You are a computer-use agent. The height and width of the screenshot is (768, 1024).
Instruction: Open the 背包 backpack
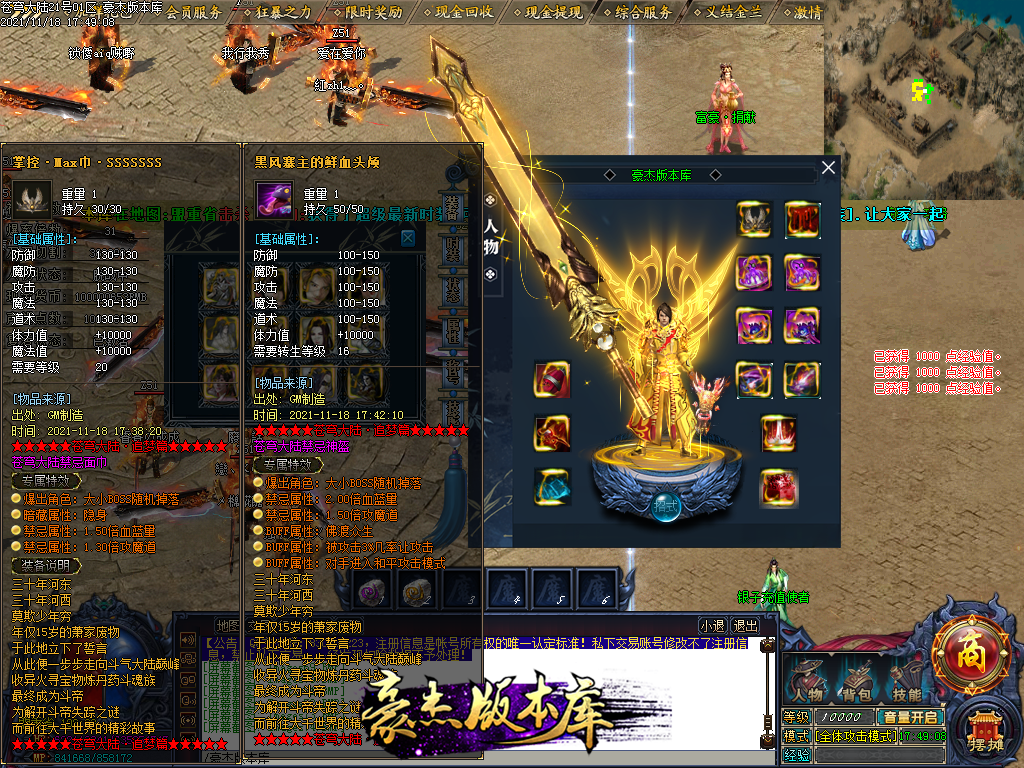(857, 682)
